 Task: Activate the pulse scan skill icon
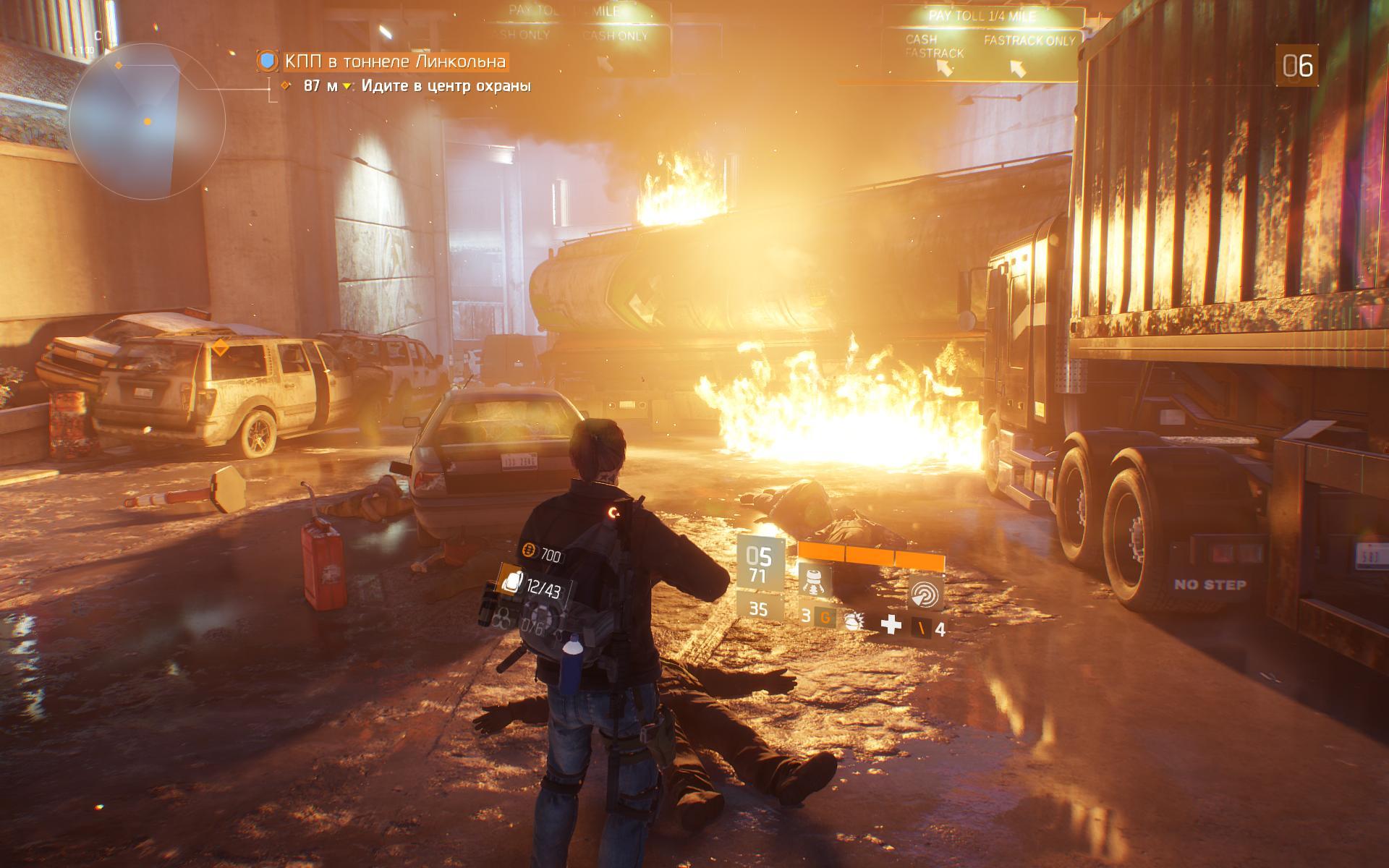(x=925, y=592)
